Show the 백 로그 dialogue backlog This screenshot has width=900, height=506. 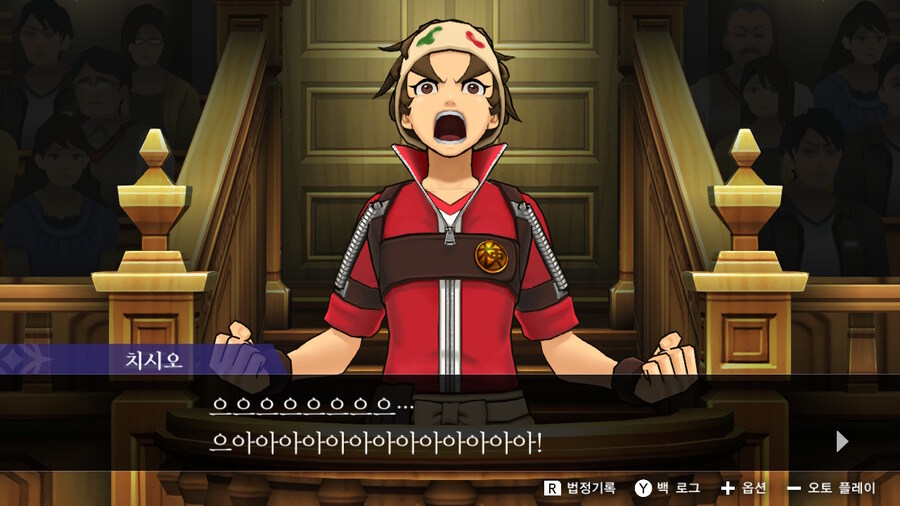tap(667, 488)
